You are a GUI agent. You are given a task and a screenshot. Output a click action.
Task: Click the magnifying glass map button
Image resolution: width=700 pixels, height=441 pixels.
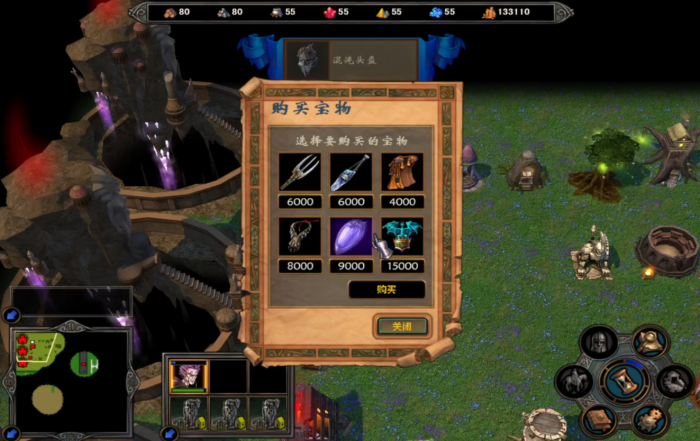click(651, 342)
